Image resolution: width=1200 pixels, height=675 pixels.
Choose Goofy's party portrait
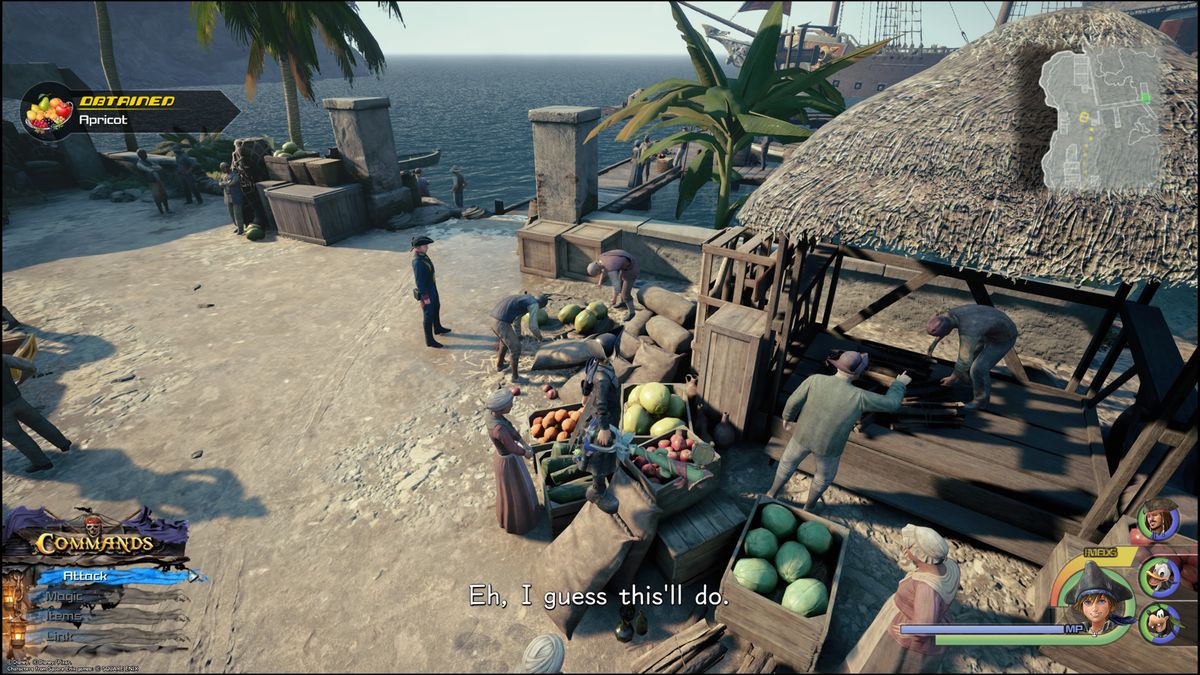pyautogui.click(x=1159, y=623)
